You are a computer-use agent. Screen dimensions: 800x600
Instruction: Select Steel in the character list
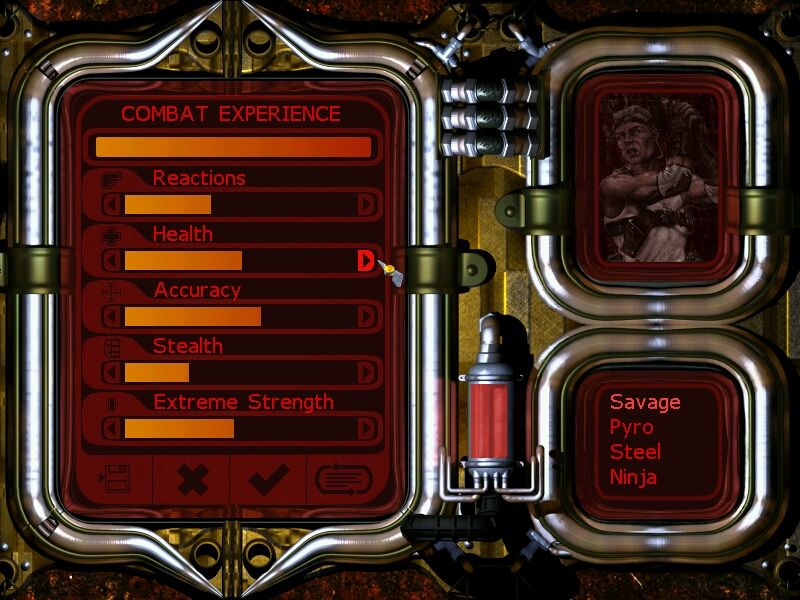click(x=635, y=452)
